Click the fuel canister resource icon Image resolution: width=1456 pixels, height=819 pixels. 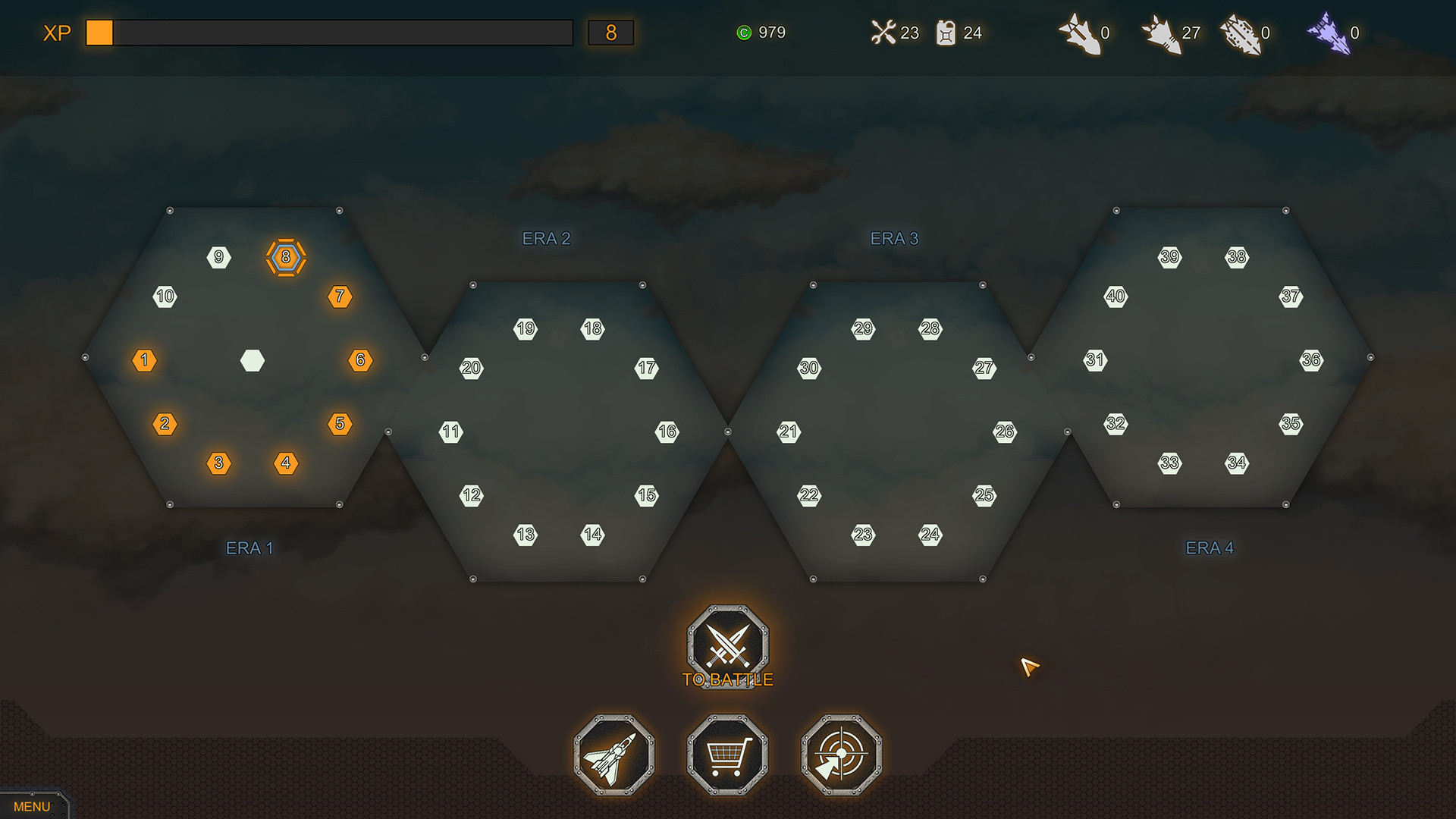945,33
